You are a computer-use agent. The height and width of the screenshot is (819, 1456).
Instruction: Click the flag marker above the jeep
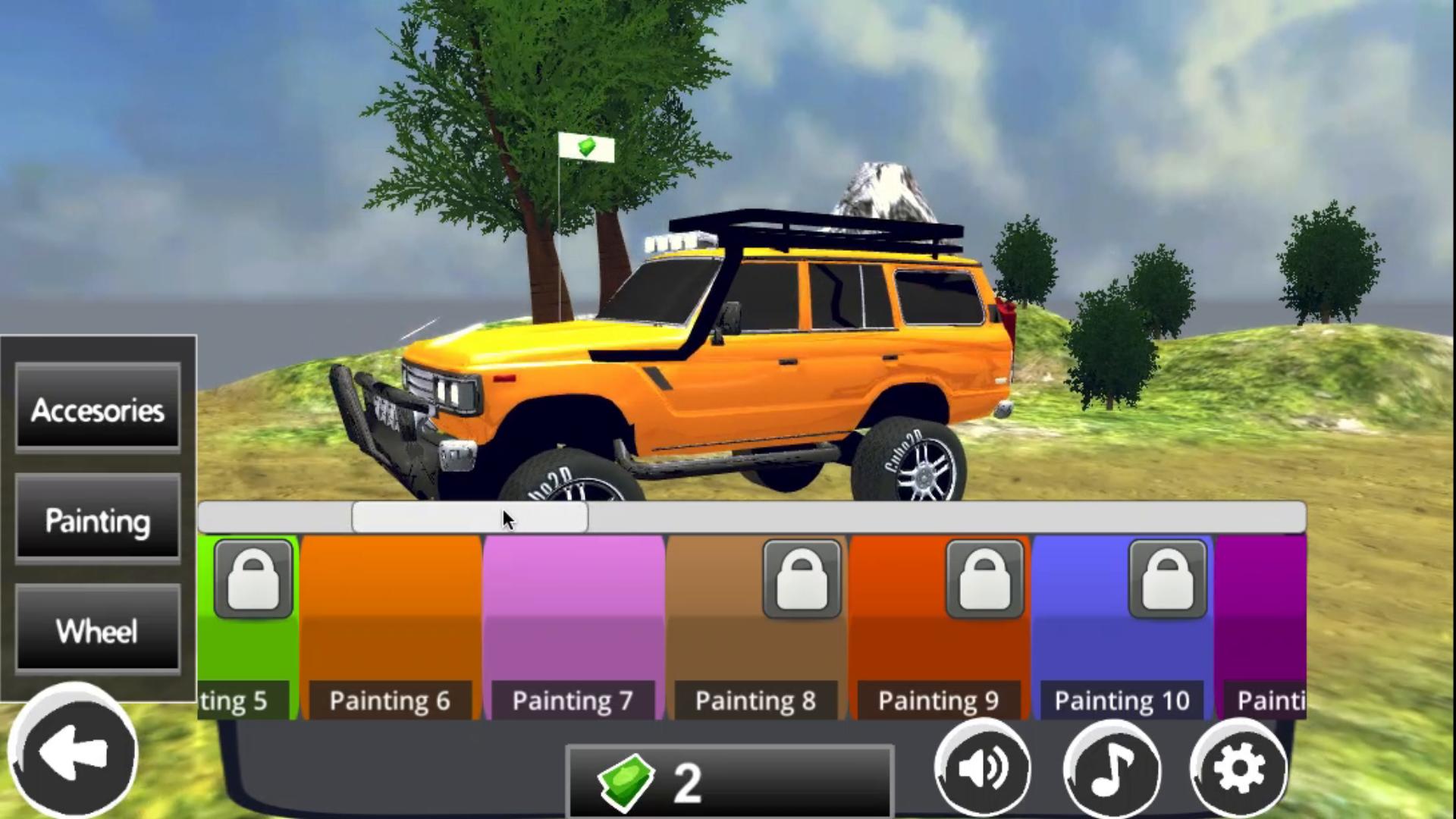click(x=585, y=148)
